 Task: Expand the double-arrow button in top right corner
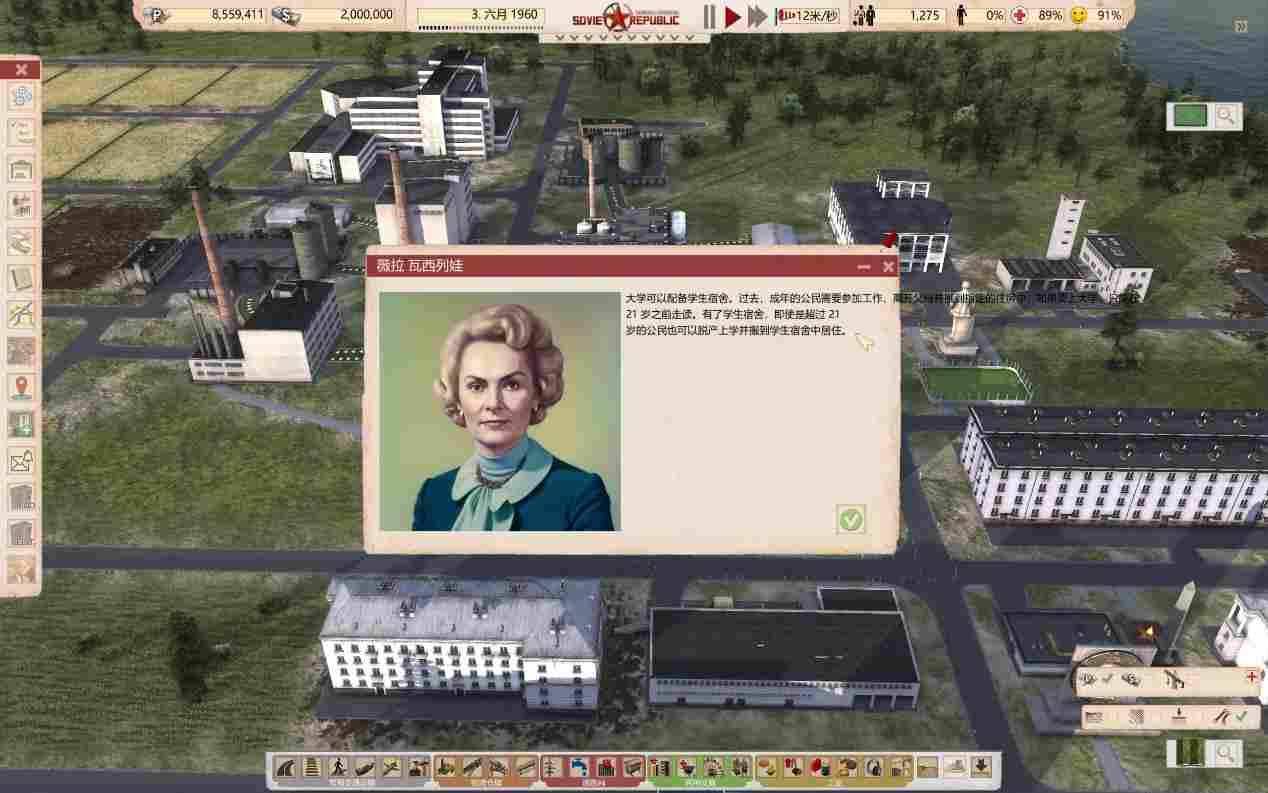(1241, 27)
